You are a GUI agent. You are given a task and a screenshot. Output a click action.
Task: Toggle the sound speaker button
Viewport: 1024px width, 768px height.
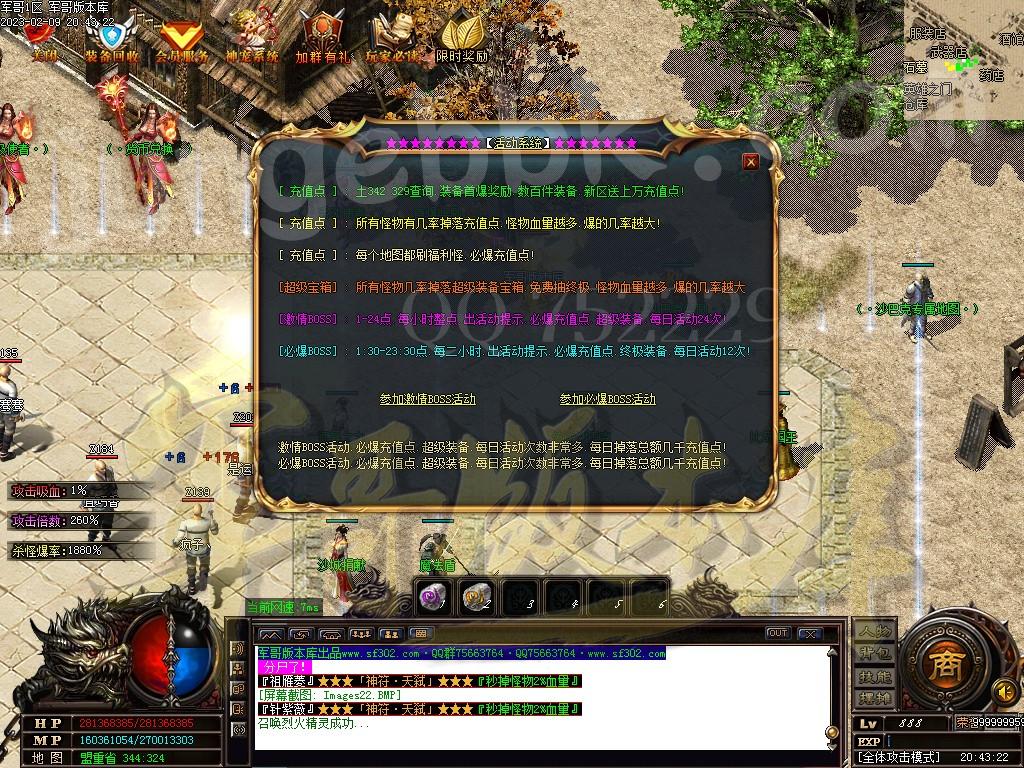[x=1003, y=690]
